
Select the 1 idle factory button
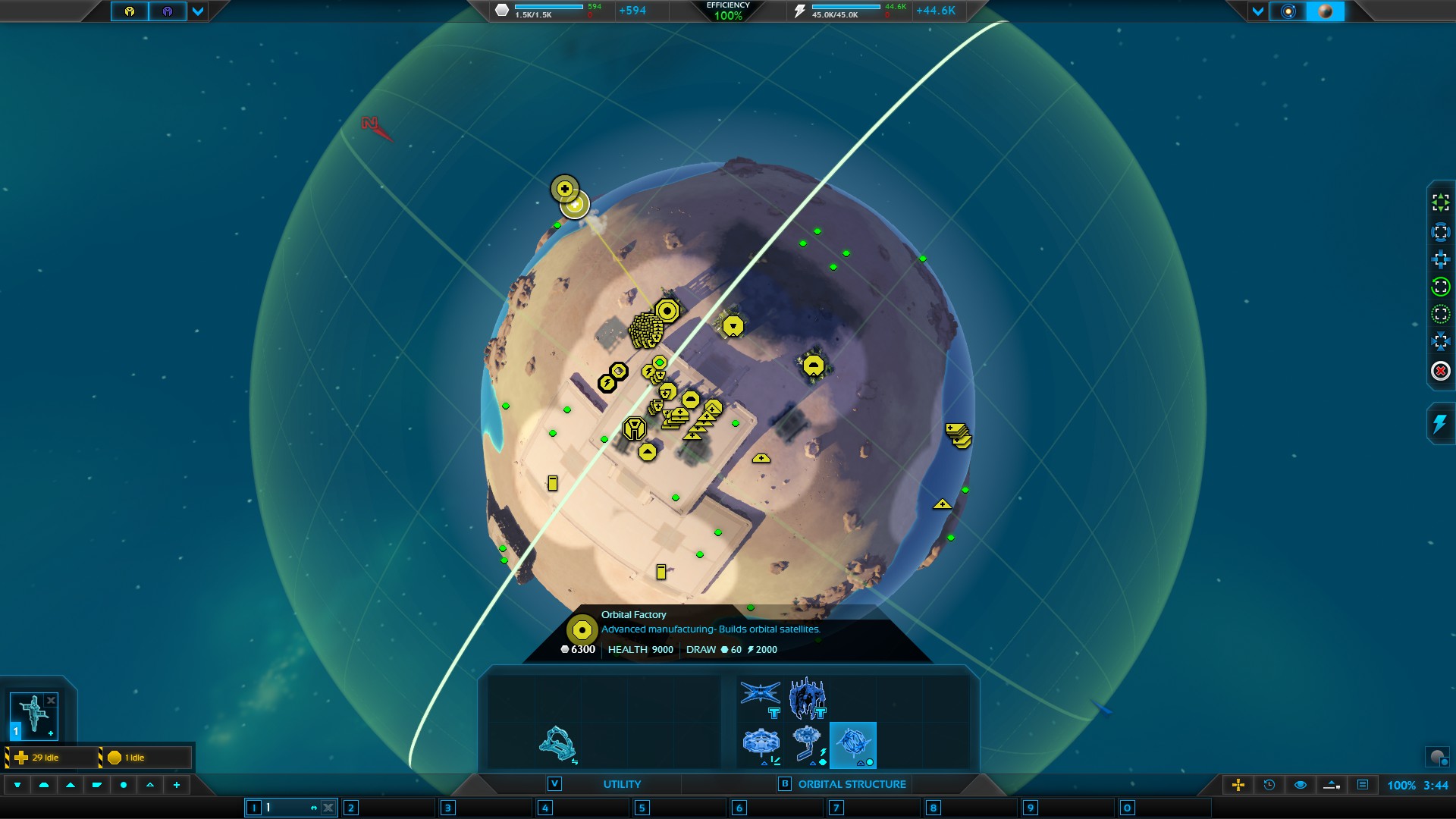145,757
